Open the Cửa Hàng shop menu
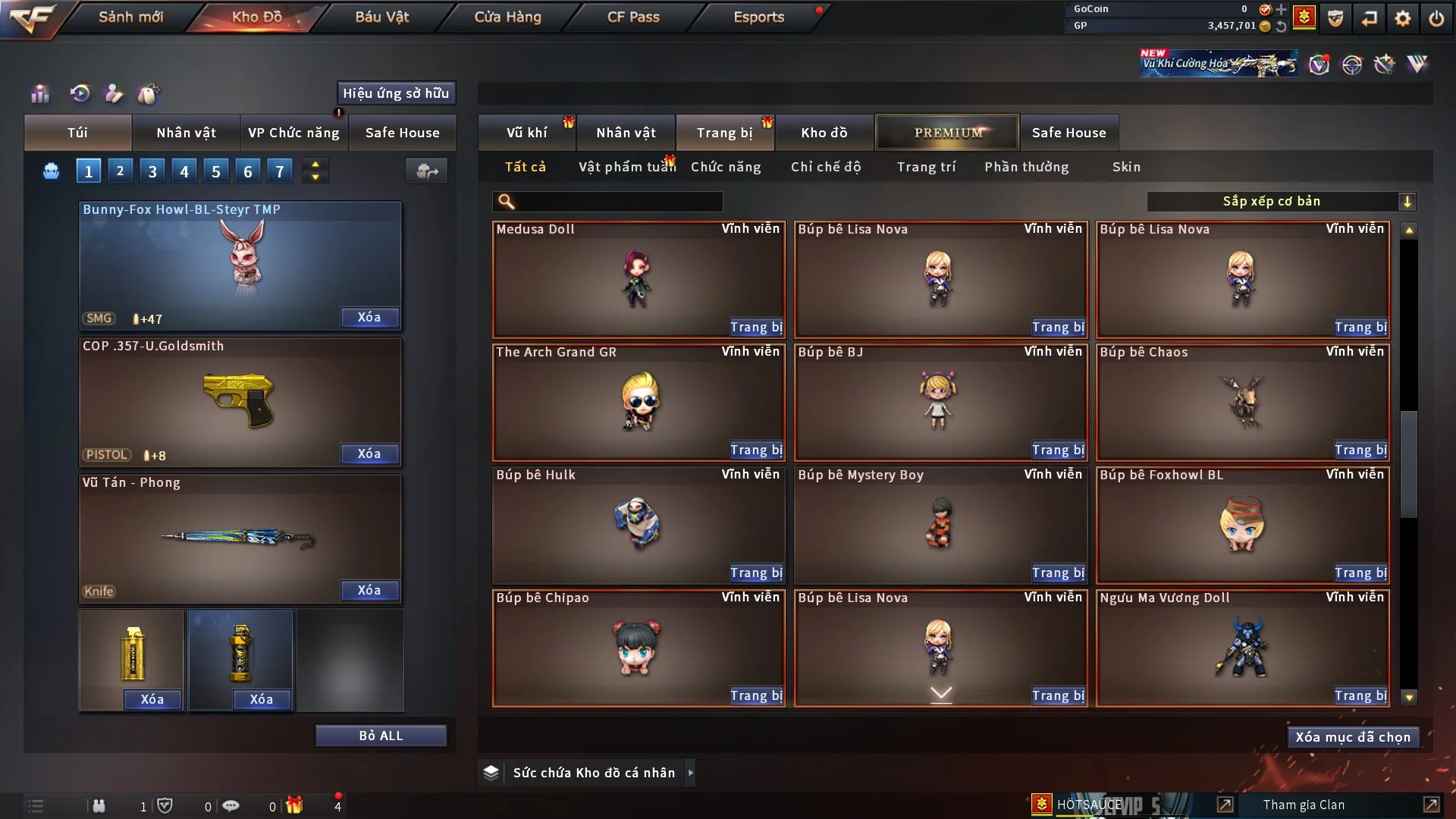1456x819 pixels. point(507,17)
